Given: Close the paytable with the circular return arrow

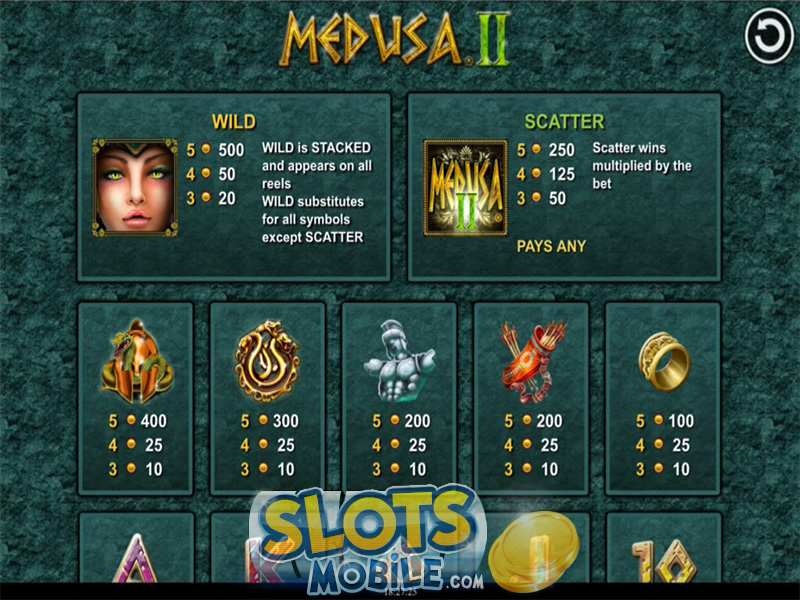Looking at the screenshot, I should pos(768,39).
